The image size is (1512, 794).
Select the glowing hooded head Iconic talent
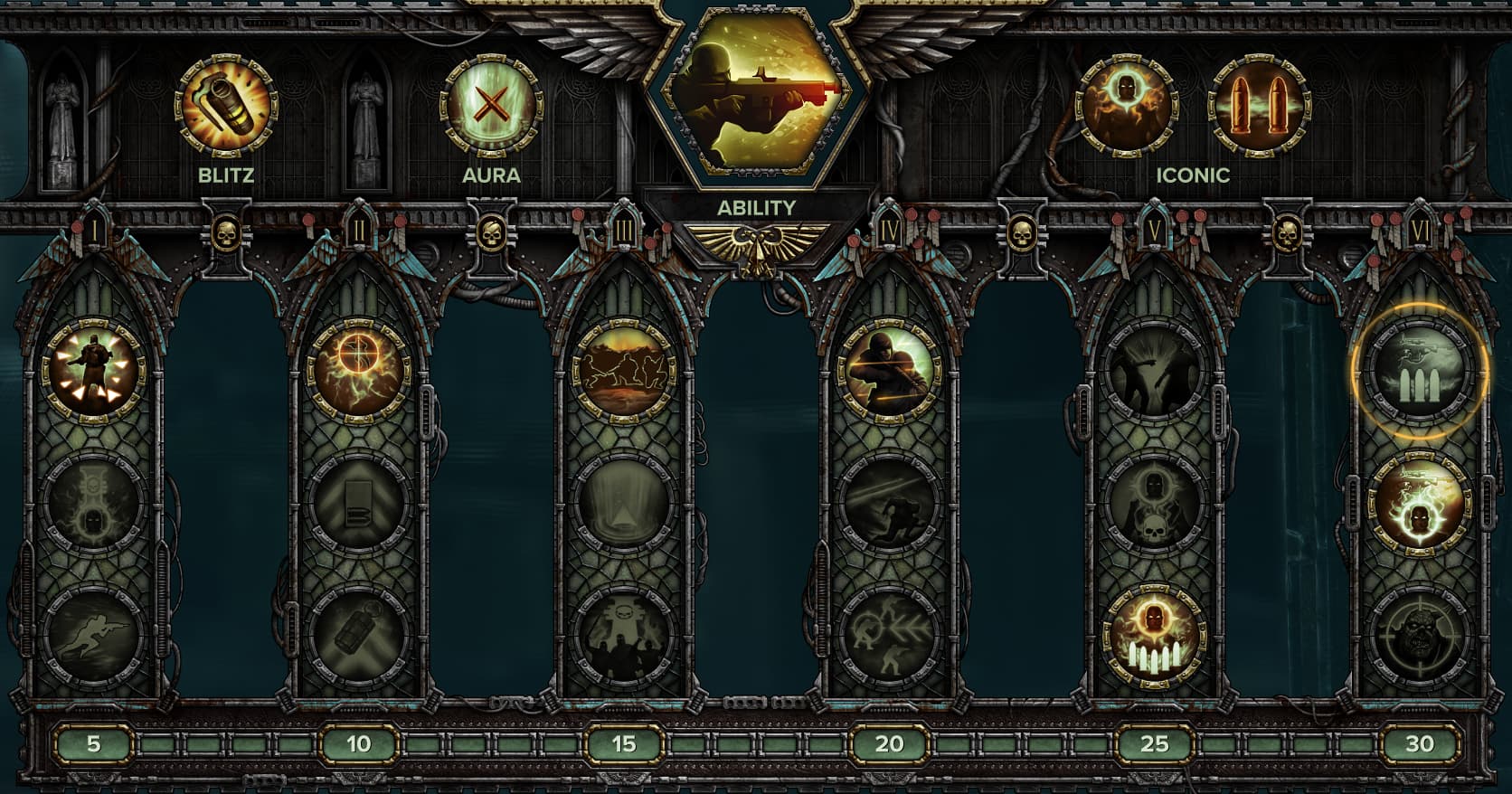pos(1124,108)
